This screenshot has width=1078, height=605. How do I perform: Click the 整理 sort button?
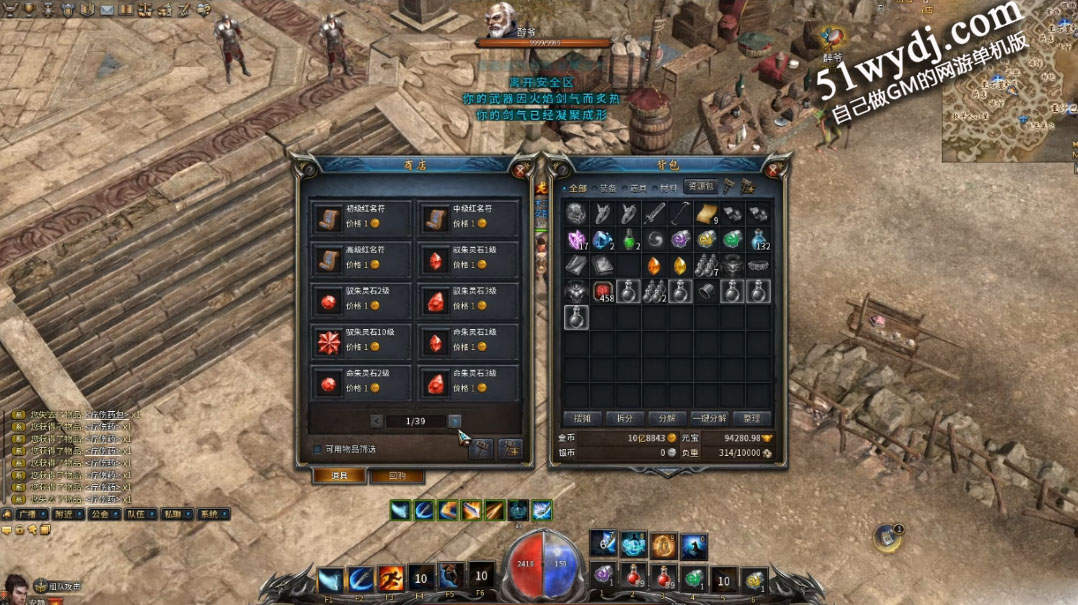[751, 418]
